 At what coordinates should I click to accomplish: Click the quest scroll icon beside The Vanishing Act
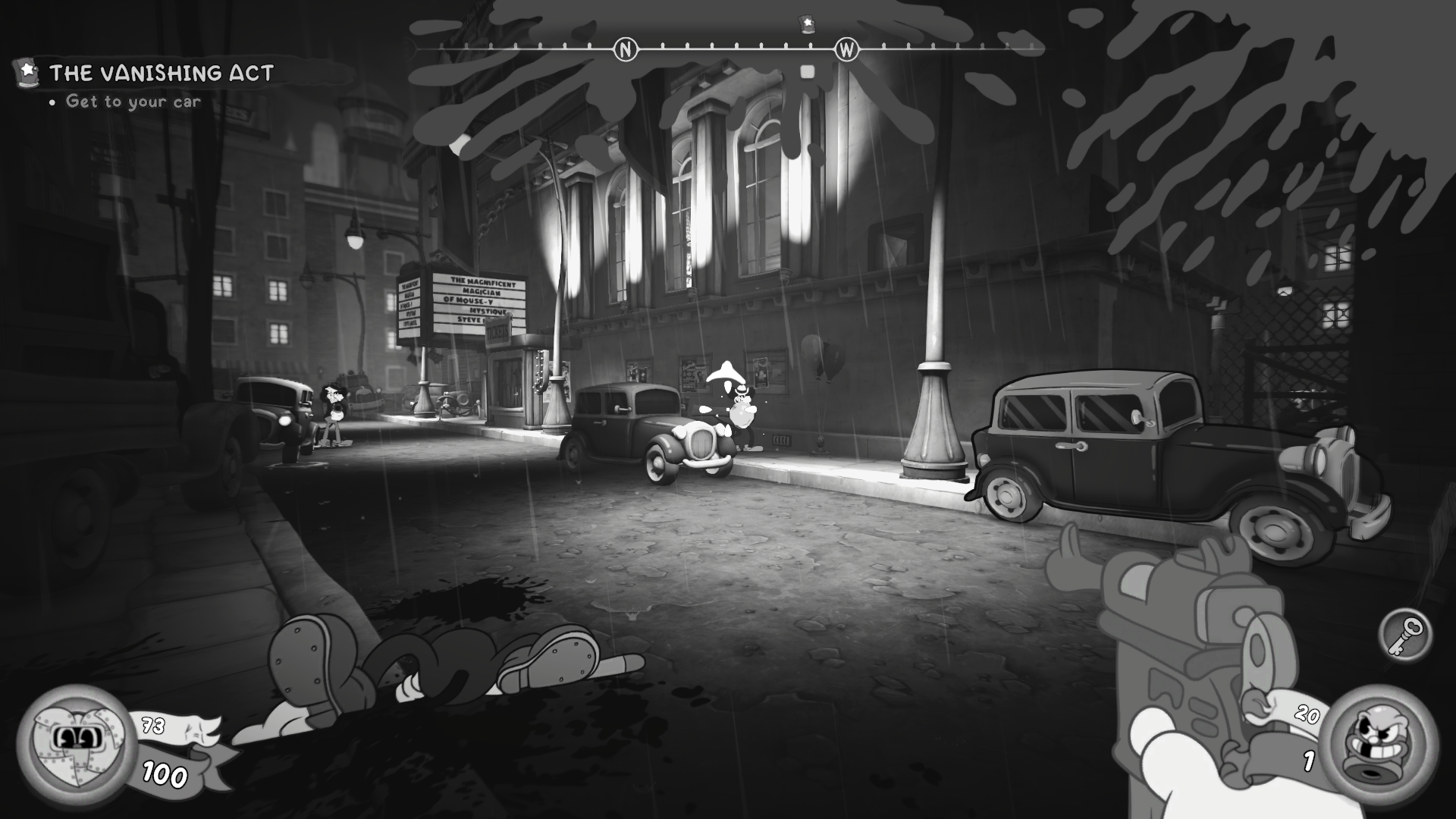click(25, 73)
